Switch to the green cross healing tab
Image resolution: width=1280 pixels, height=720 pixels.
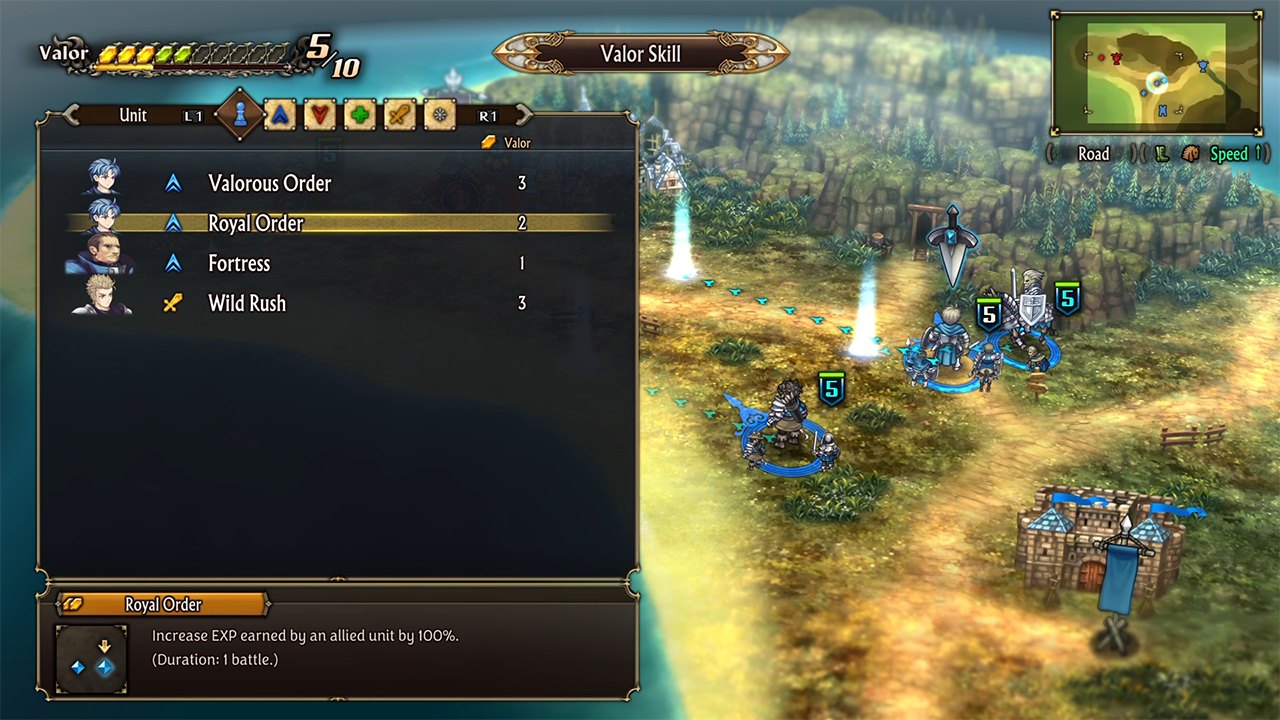[x=360, y=115]
